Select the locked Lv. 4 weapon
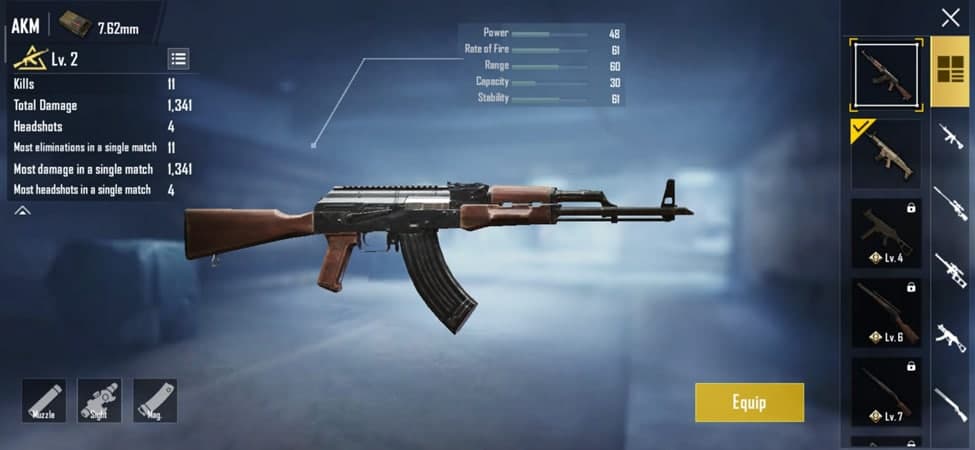This screenshot has width=975, height=450. 885,233
